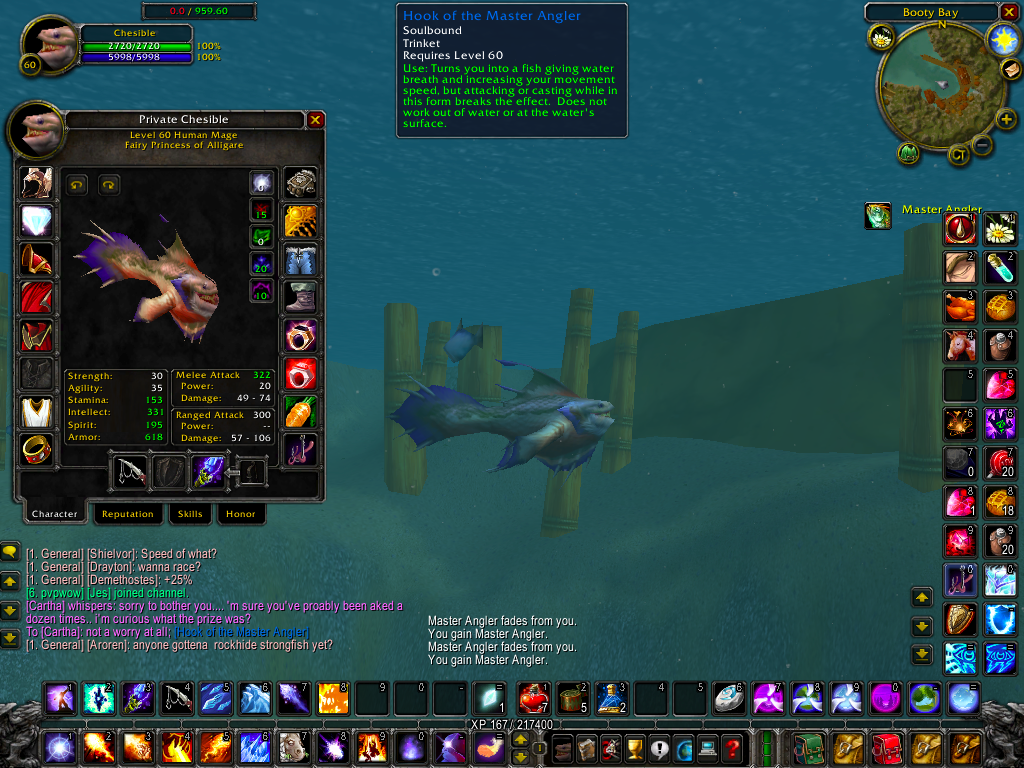Click the hook trinket equipment slot
The height and width of the screenshot is (768, 1024).
(x=301, y=449)
